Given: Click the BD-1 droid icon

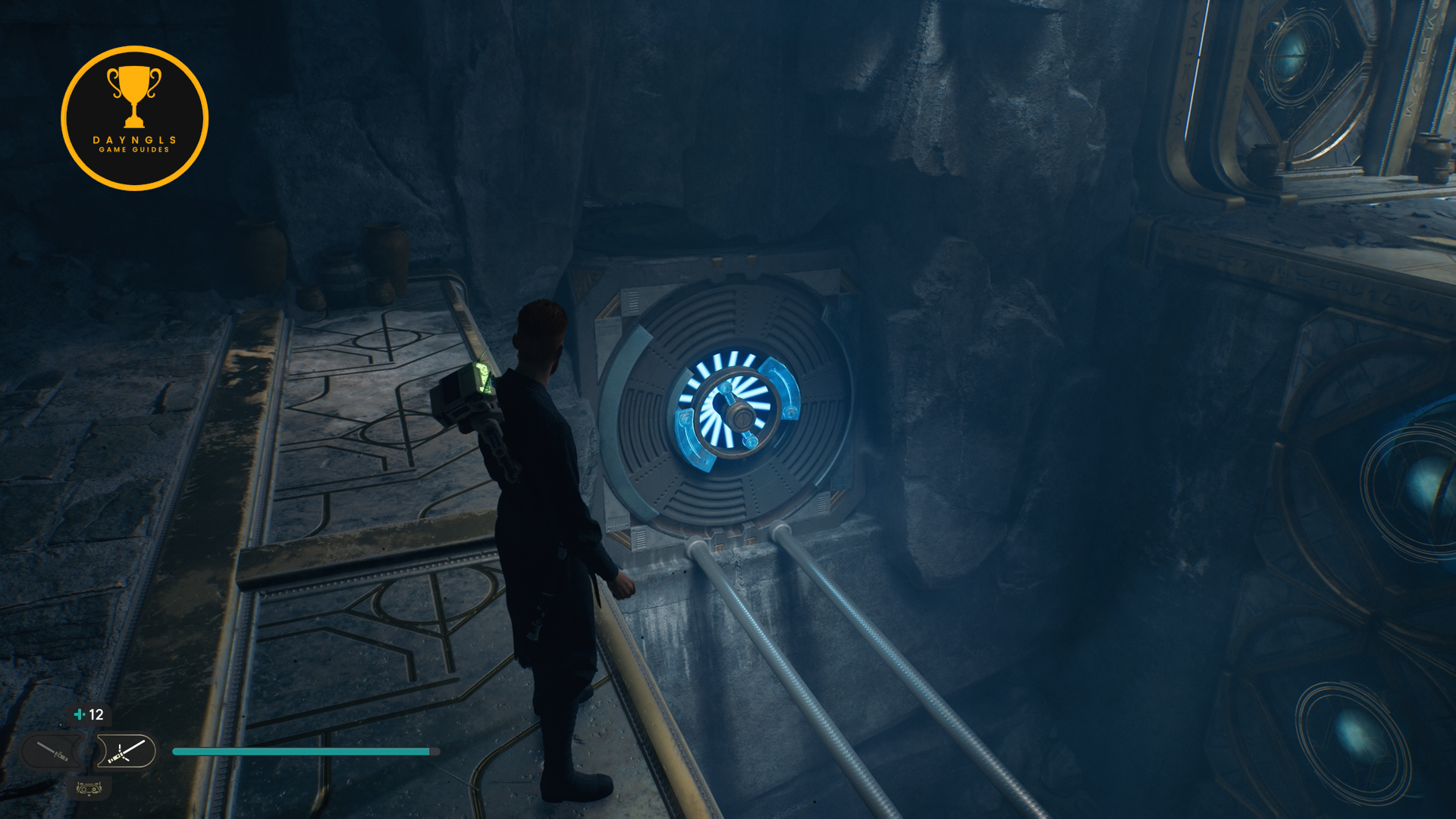Looking at the screenshot, I should pyautogui.click(x=89, y=789).
